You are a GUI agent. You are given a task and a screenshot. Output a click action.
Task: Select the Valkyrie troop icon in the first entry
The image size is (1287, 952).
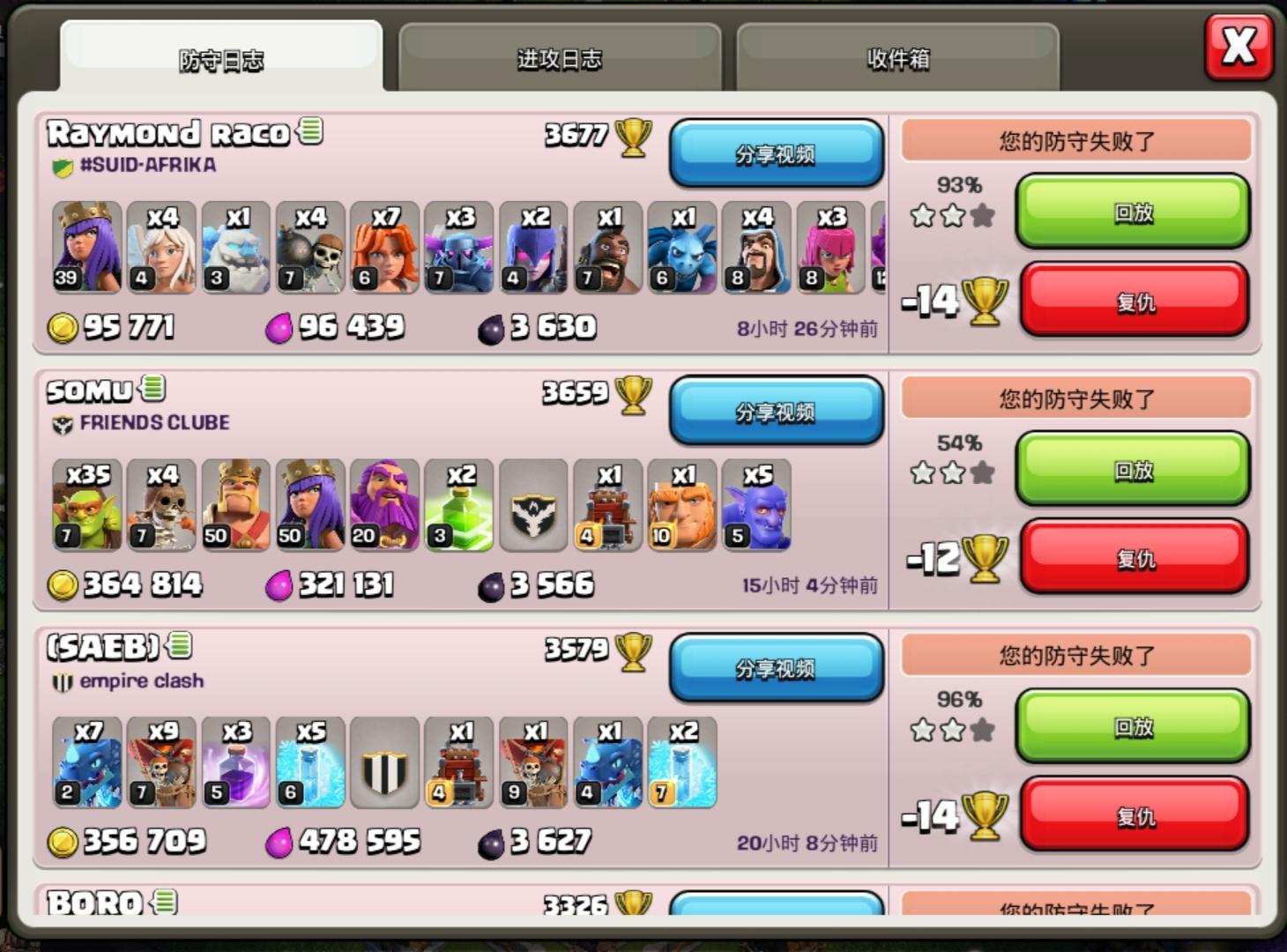(383, 247)
